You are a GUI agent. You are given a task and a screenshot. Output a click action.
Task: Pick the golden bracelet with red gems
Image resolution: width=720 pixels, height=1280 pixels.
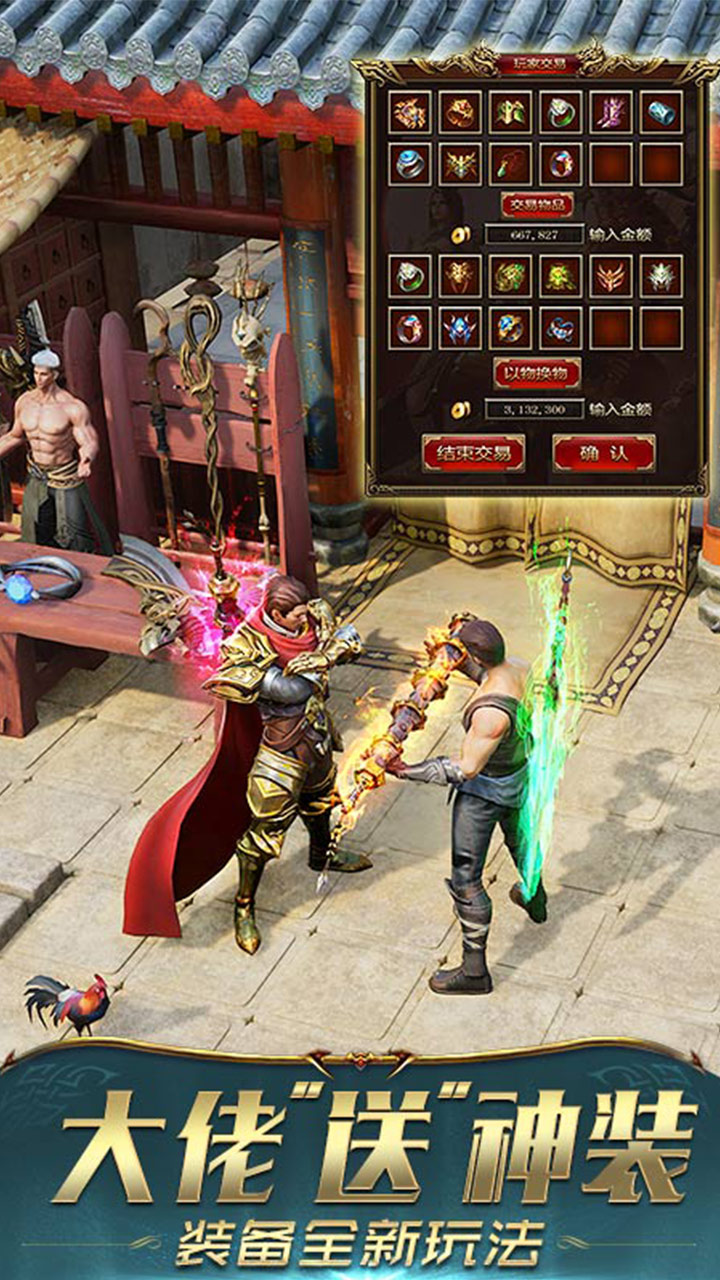pos(460,112)
